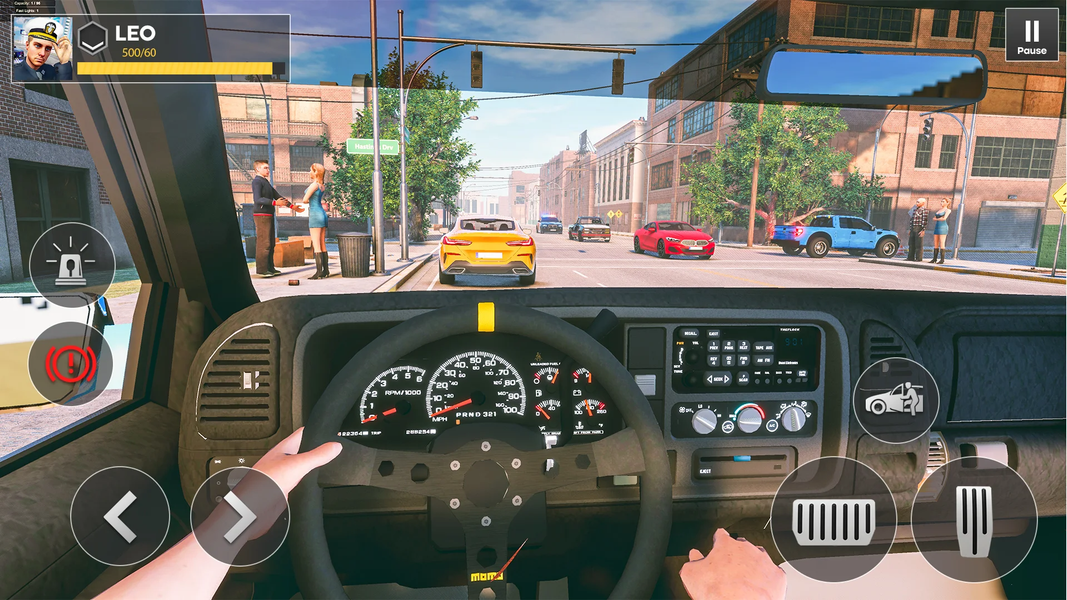
Task: Hit the wide brake pedal
Action: click(833, 520)
